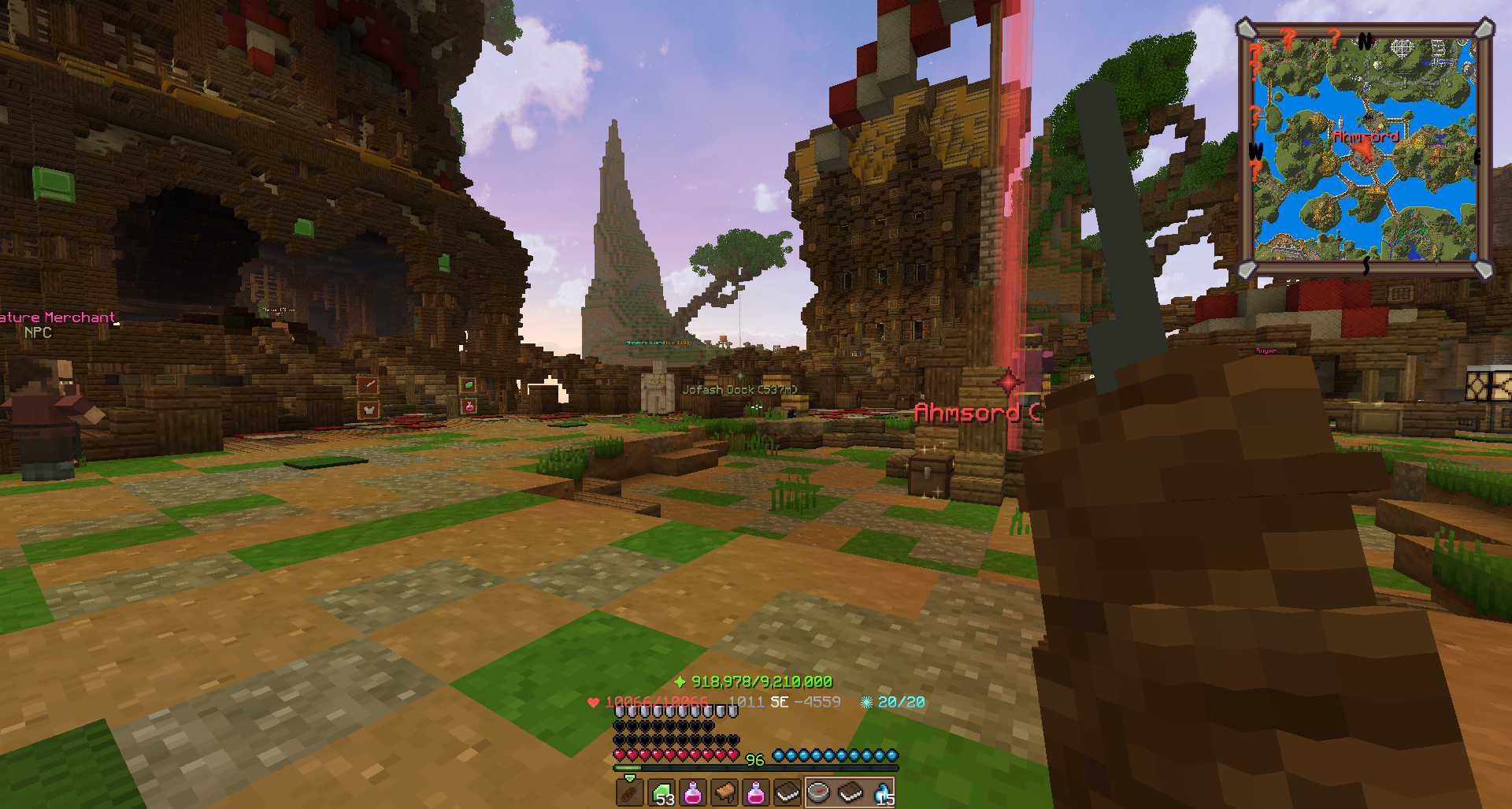Choose the emerald stack of 53

(661, 792)
